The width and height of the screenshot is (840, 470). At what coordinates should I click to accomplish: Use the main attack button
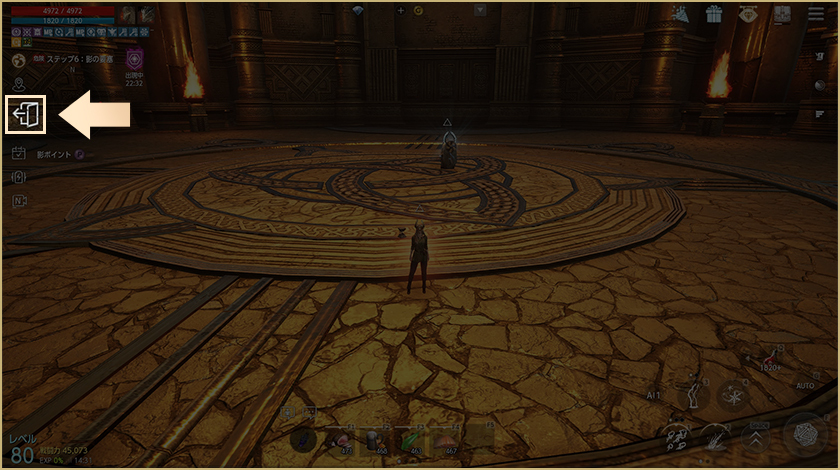pyautogui.click(x=805, y=434)
